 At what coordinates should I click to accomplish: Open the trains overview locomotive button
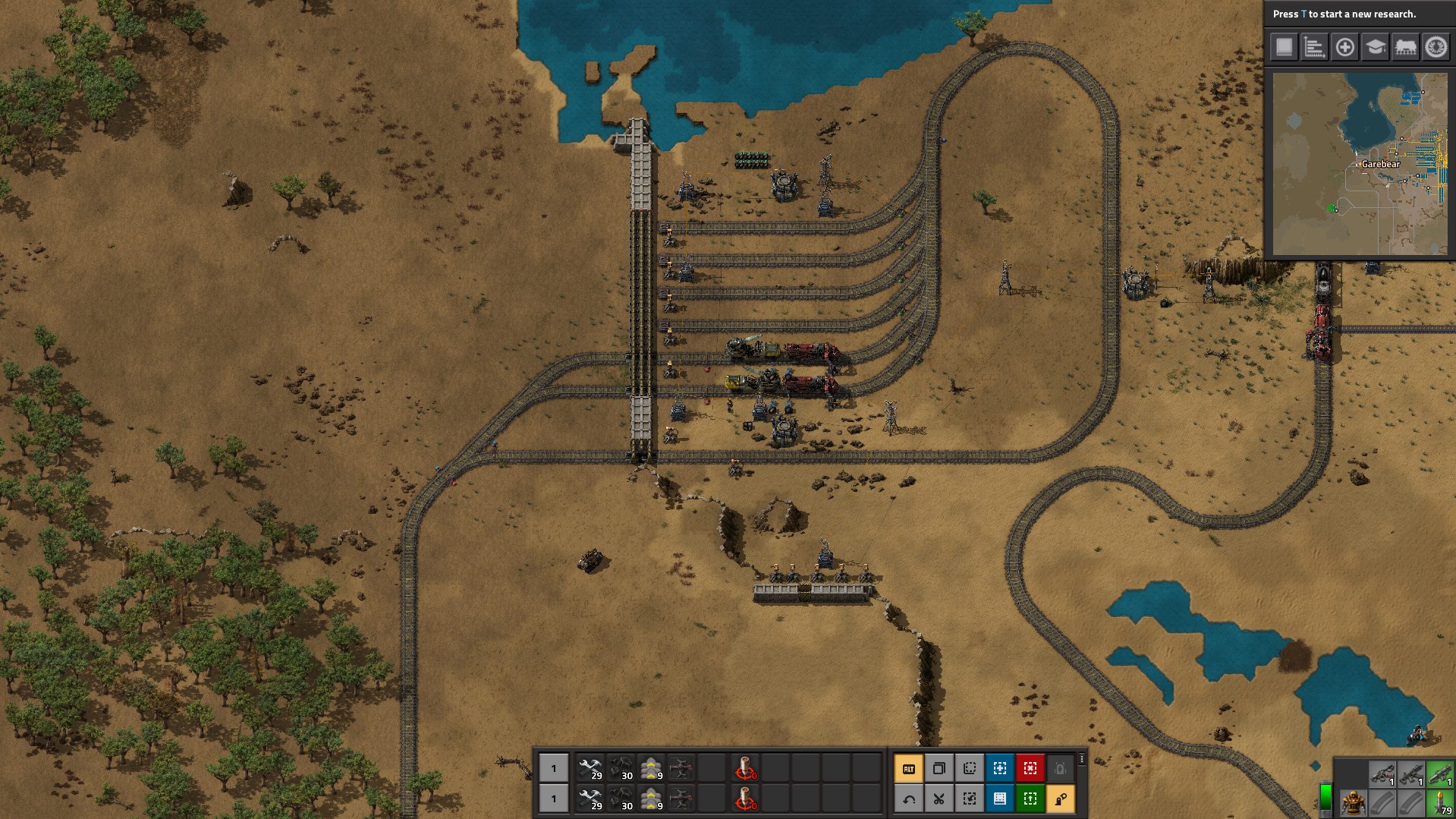1405,47
